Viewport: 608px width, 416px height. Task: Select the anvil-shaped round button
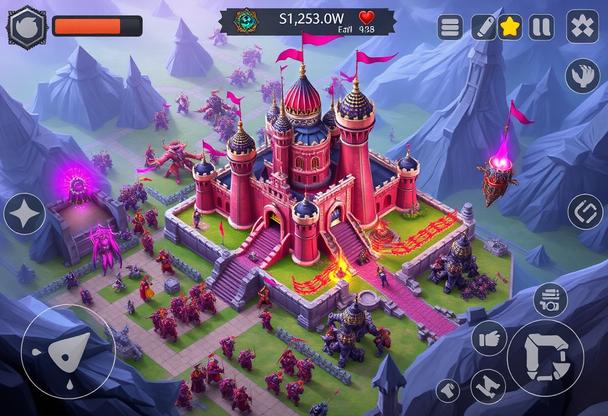point(489,386)
